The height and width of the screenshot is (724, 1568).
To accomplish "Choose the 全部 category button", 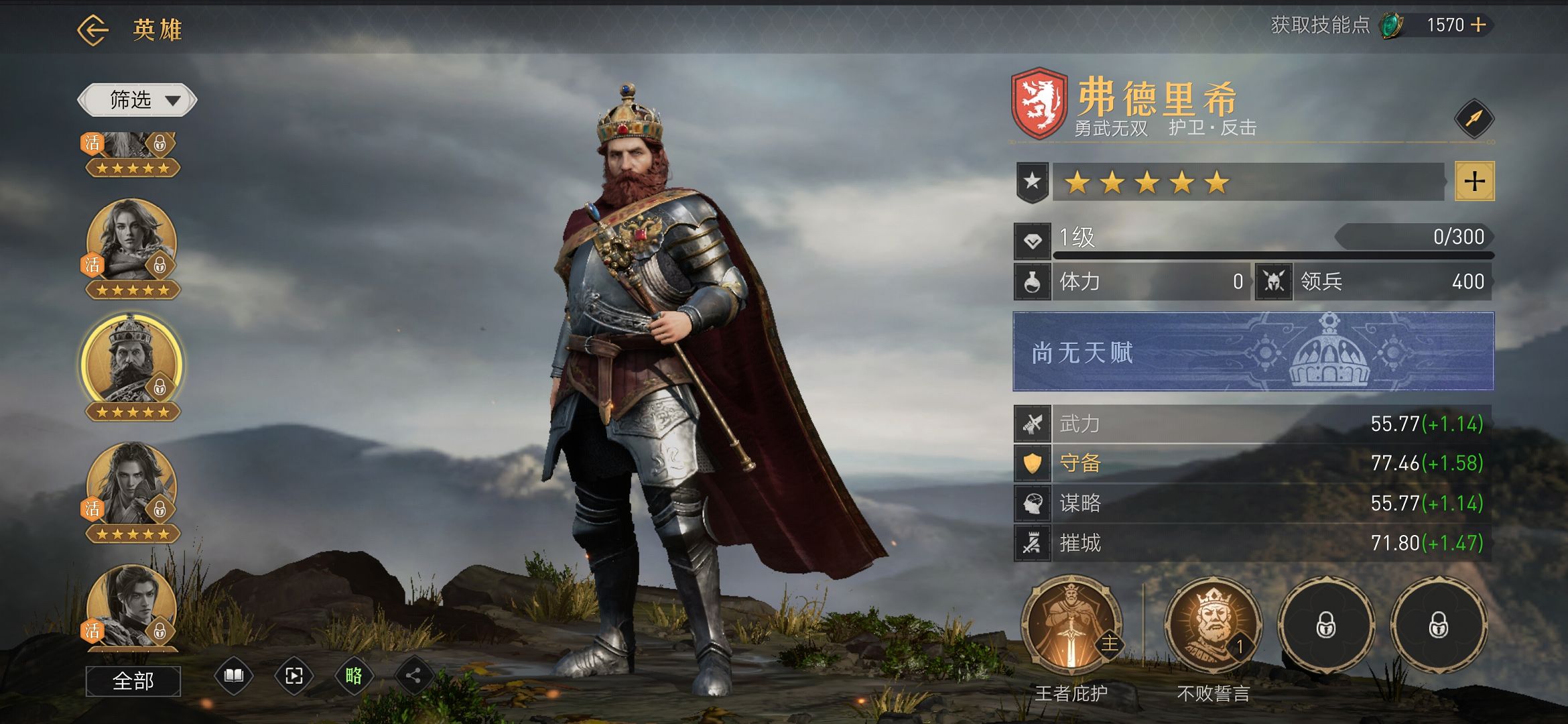I will coord(133,681).
